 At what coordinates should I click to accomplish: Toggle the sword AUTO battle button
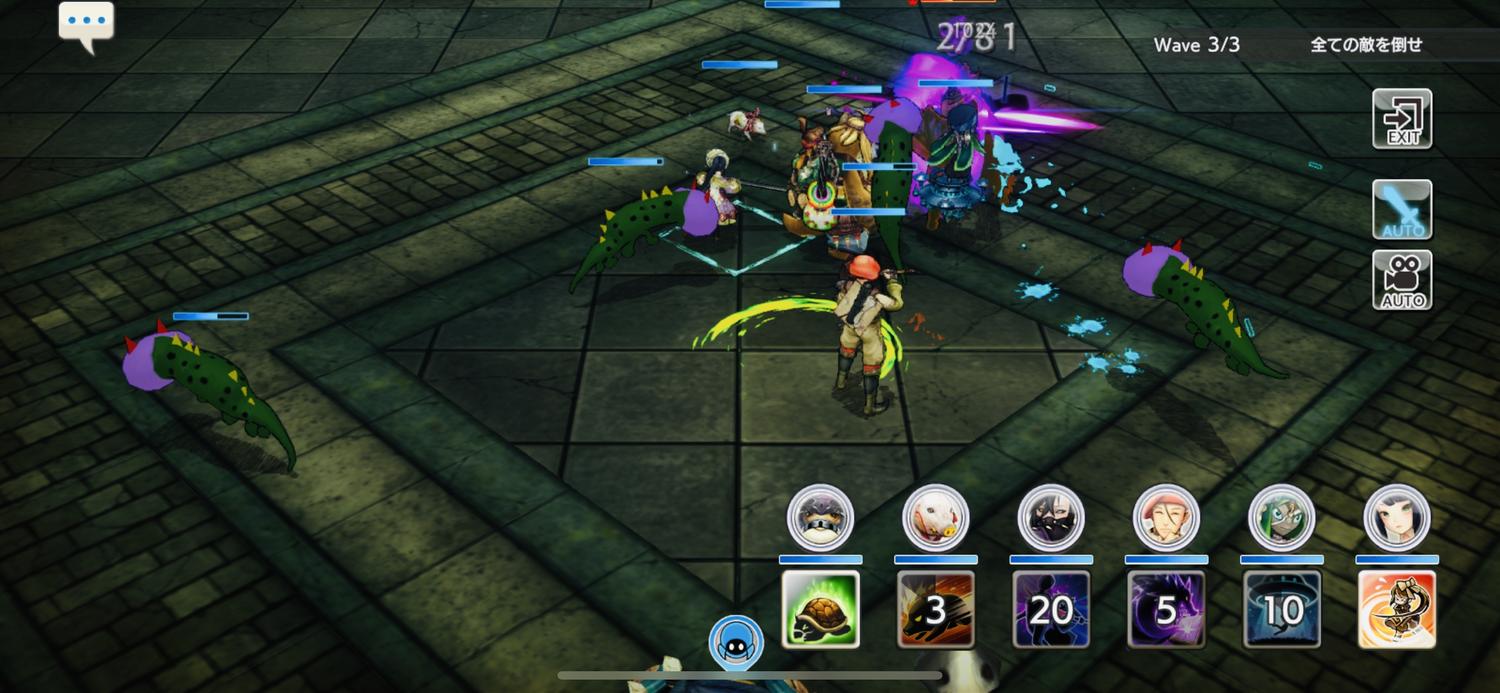pos(1402,209)
